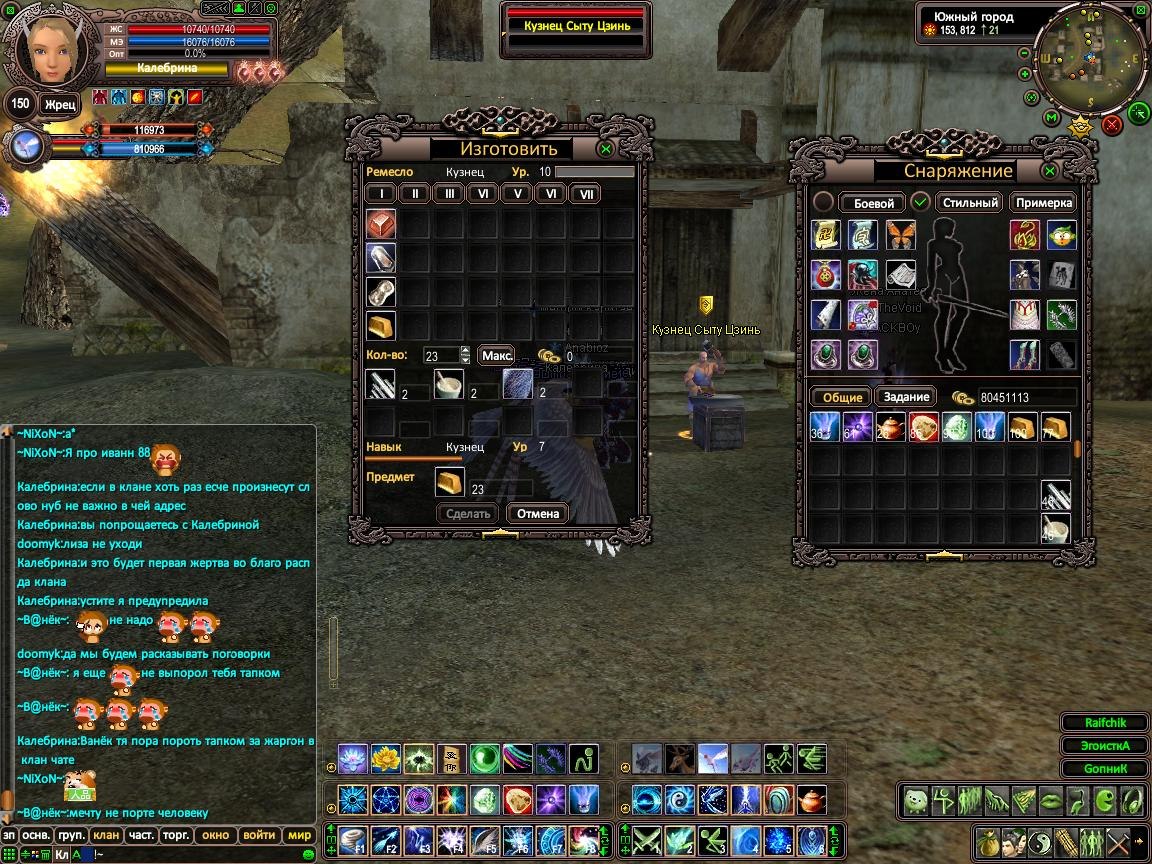Switch to recipe tier VII tab
Screen dimensions: 1152x864
pyautogui.click(x=585, y=194)
